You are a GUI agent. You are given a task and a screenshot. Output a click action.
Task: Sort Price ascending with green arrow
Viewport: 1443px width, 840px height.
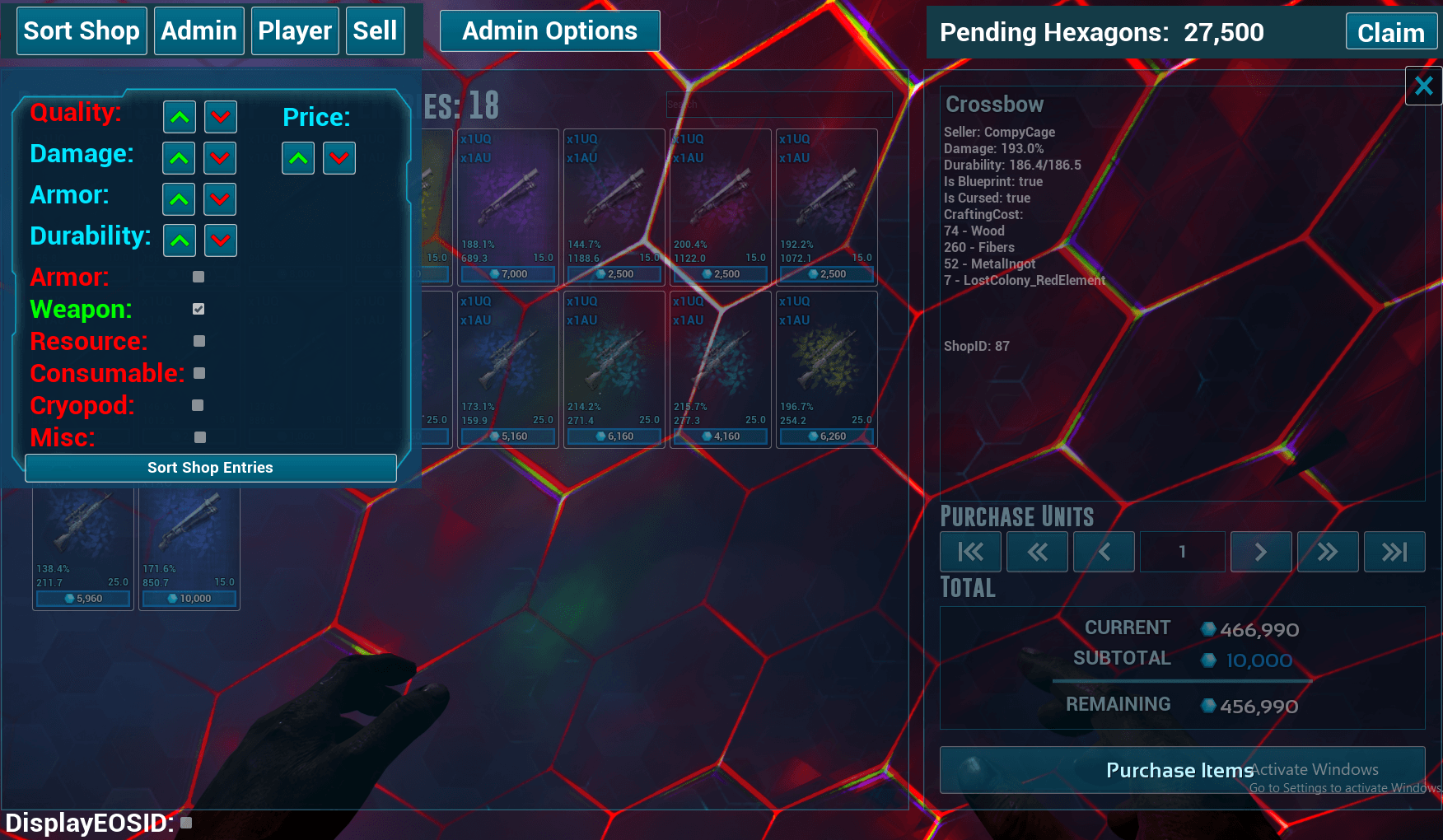[298, 158]
